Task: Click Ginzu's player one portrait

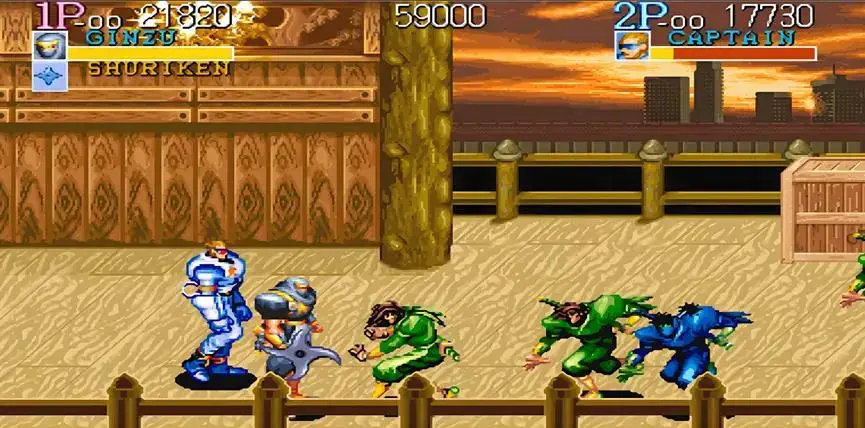Action: pyautogui.click(x=50, y=46)
